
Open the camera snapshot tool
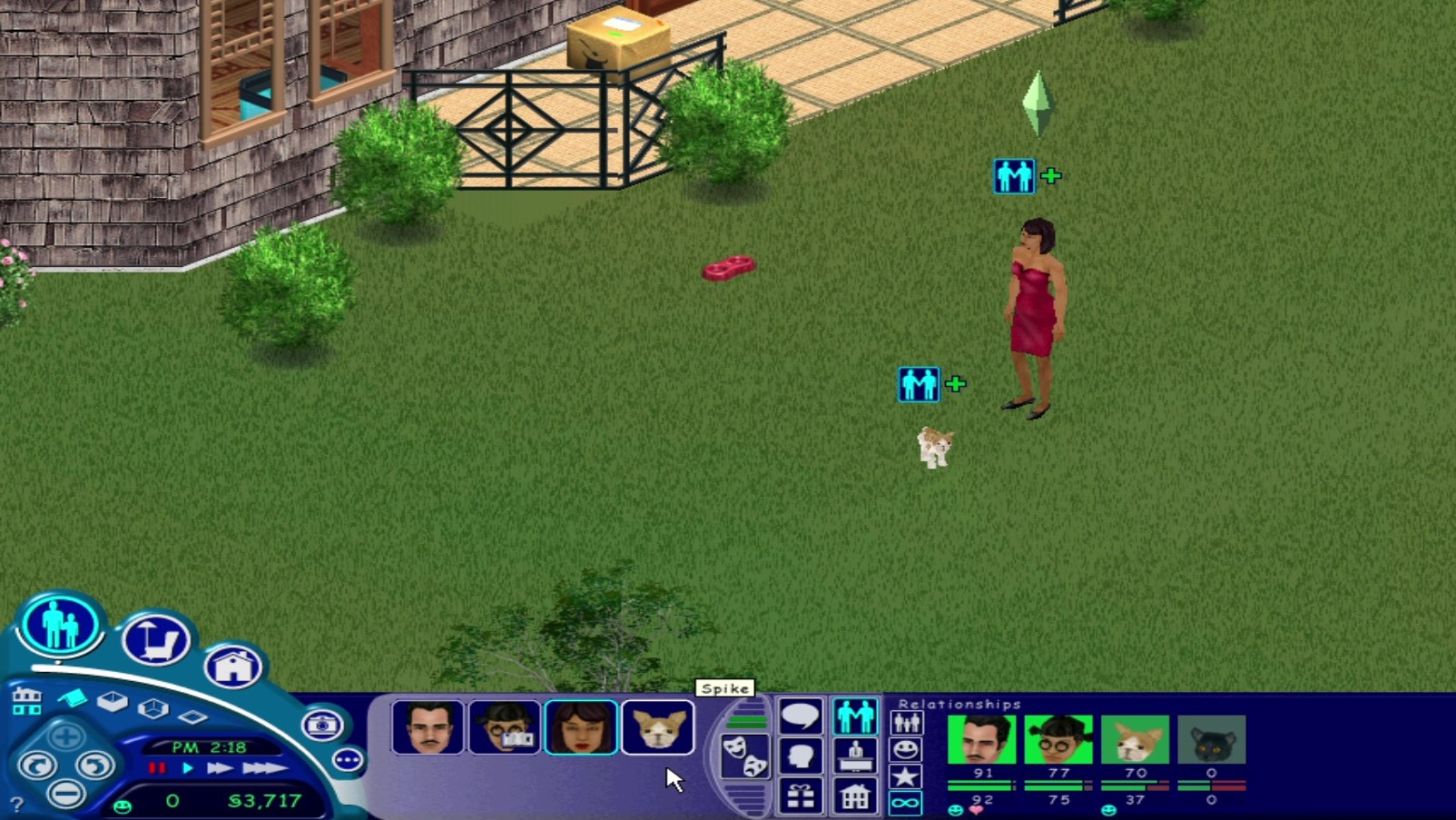322,725
